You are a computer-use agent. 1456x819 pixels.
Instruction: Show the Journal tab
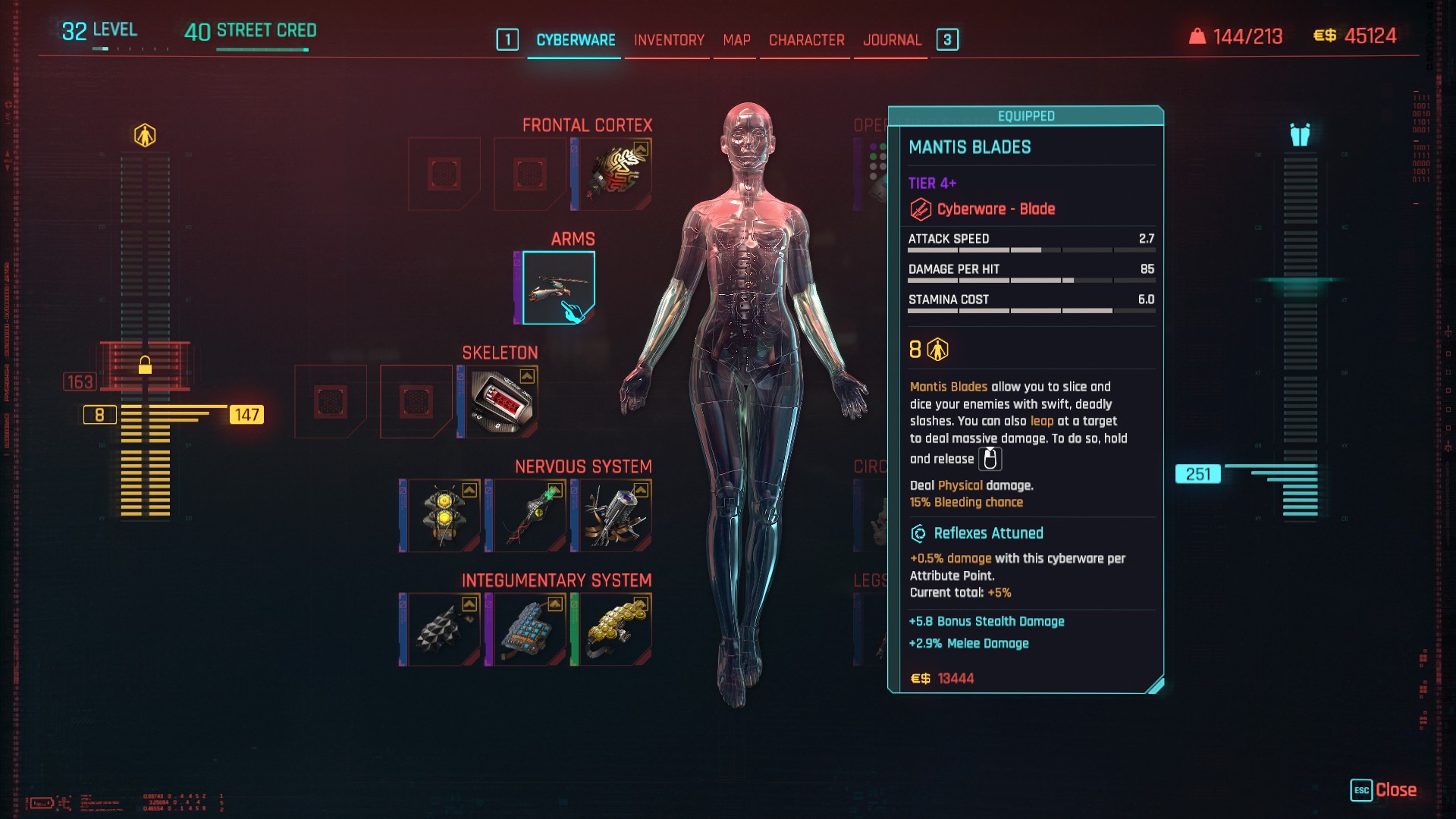[x=892, y=40]
